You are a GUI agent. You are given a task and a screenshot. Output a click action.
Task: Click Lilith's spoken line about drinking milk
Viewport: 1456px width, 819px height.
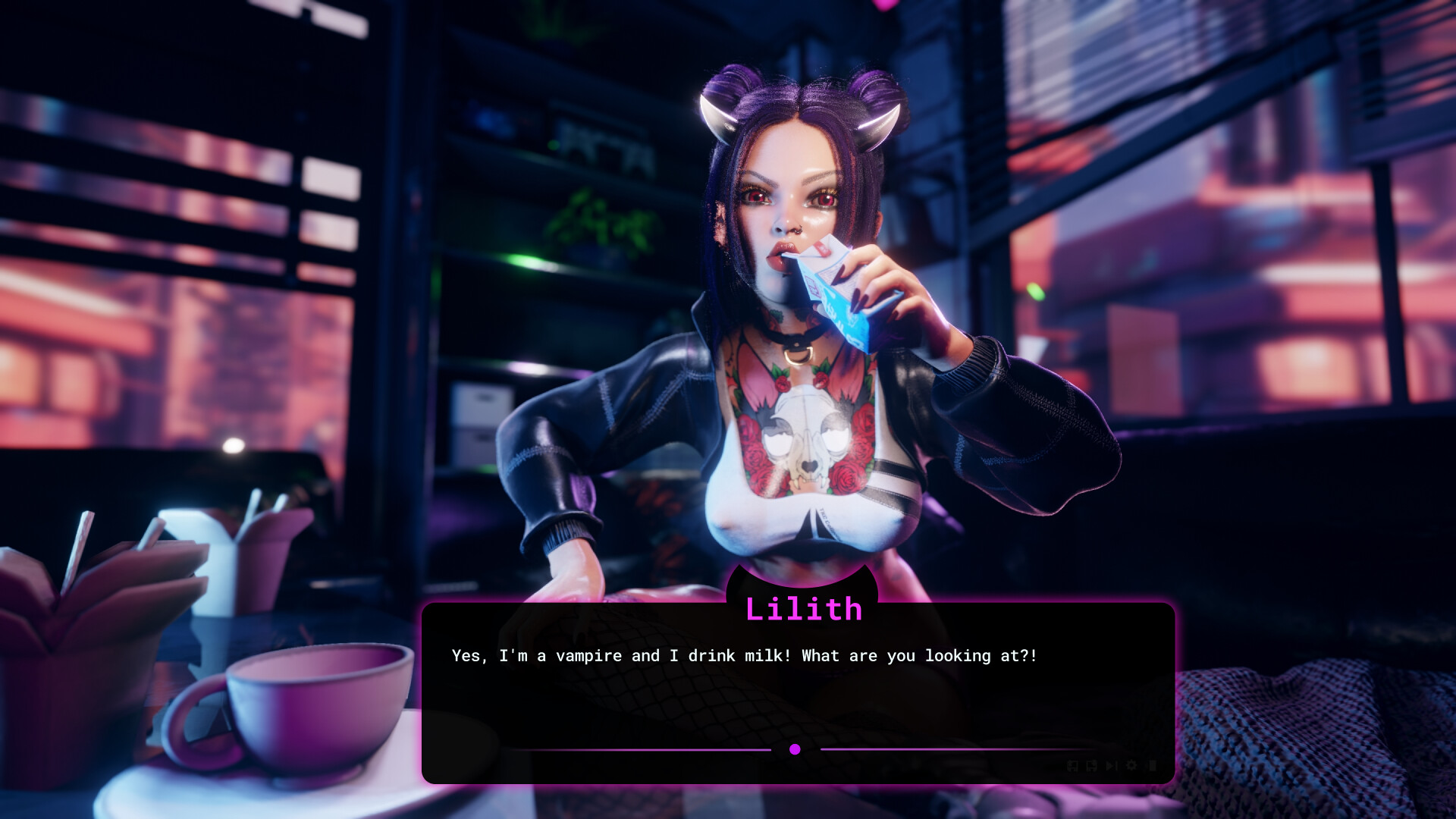coord(745,656)
